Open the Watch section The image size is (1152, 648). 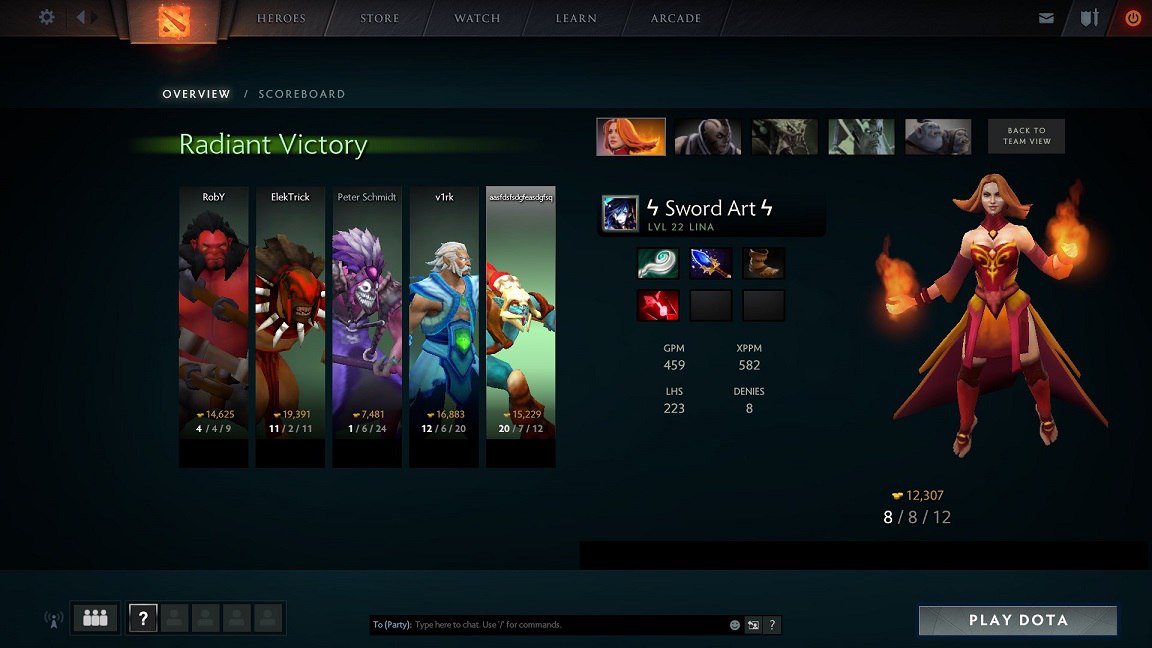click(x=477, y=18)
